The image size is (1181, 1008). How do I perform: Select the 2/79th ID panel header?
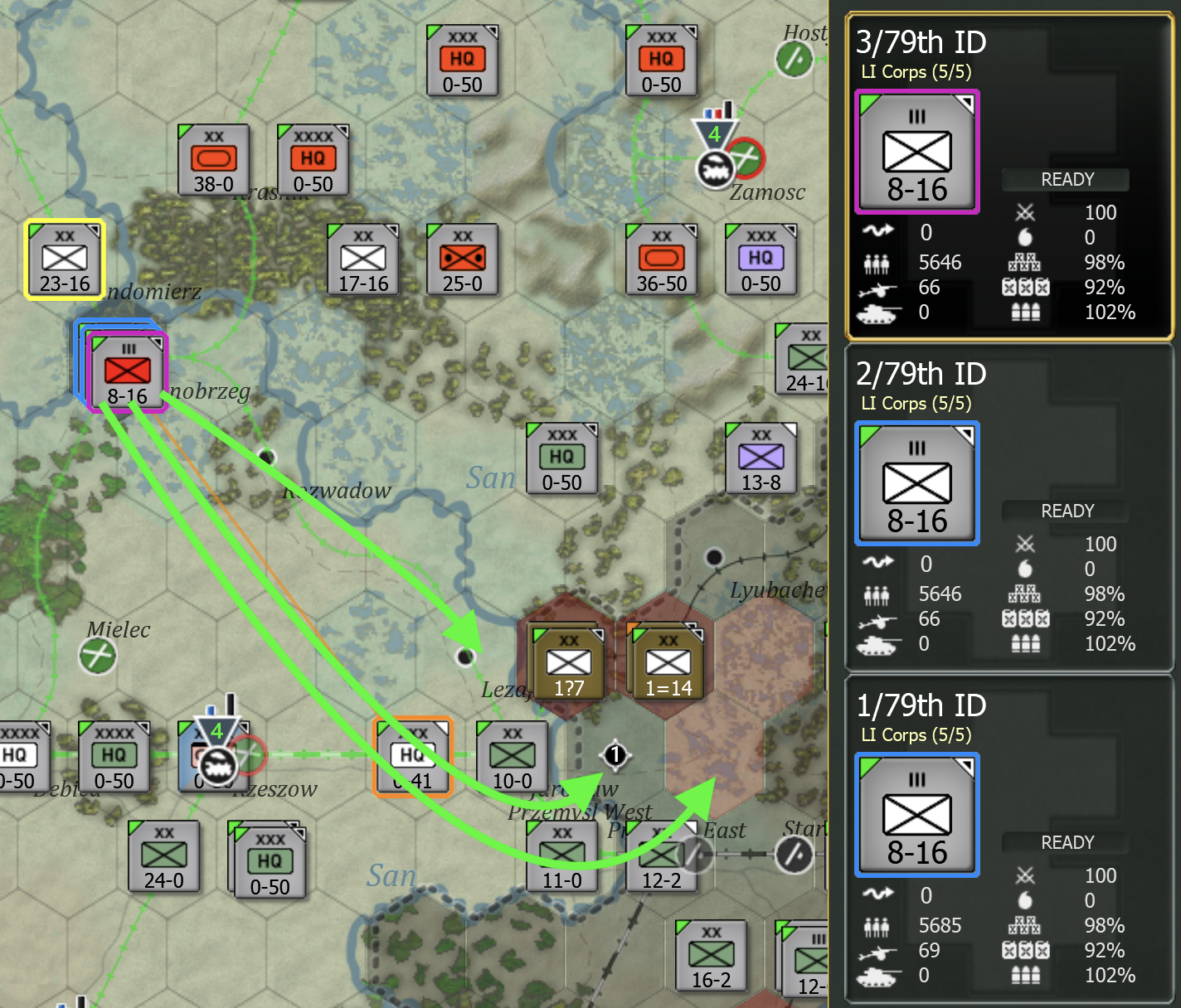(x=921, y=375)
